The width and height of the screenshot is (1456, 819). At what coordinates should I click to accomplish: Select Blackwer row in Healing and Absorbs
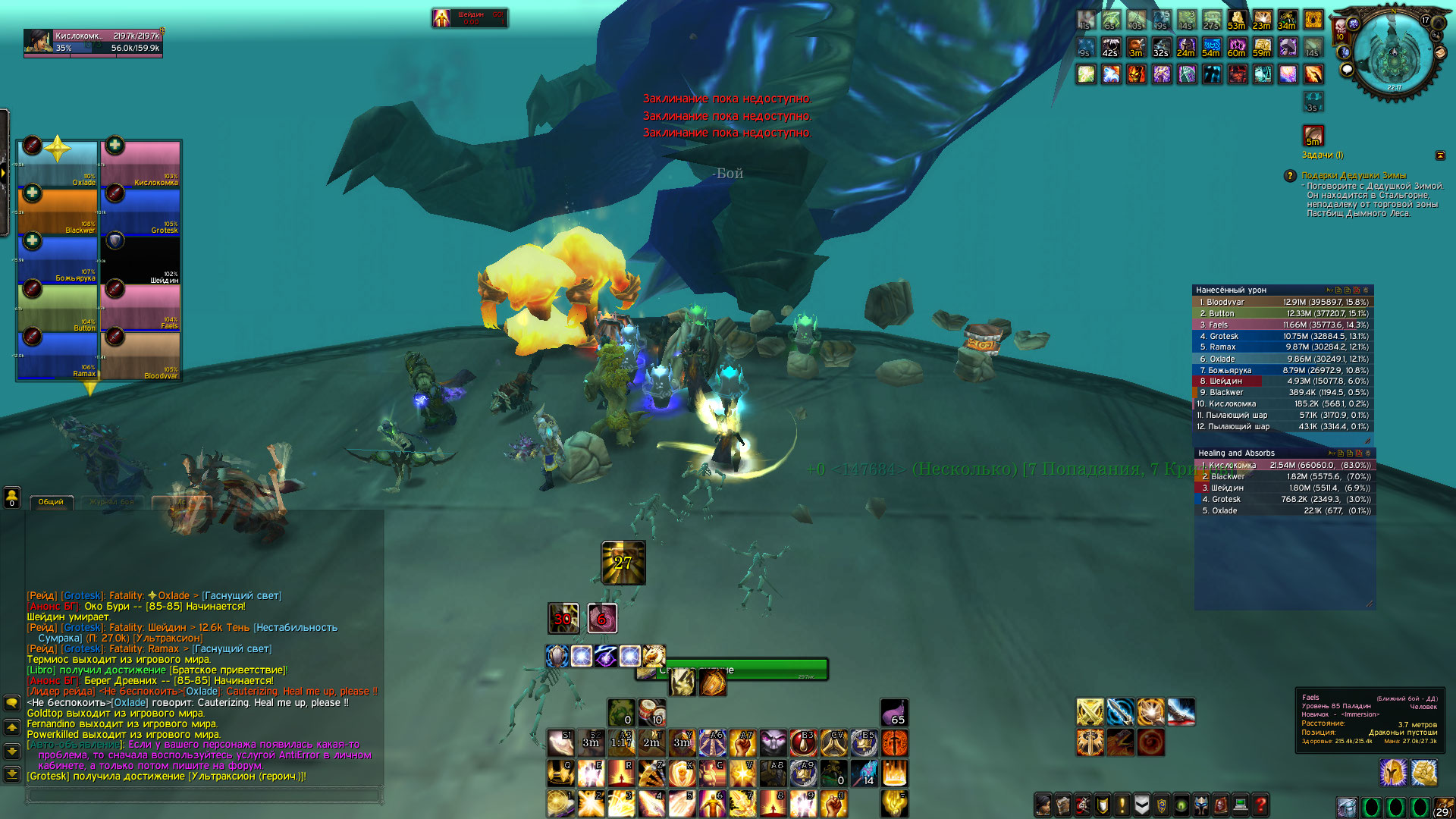click(1283, 476)
